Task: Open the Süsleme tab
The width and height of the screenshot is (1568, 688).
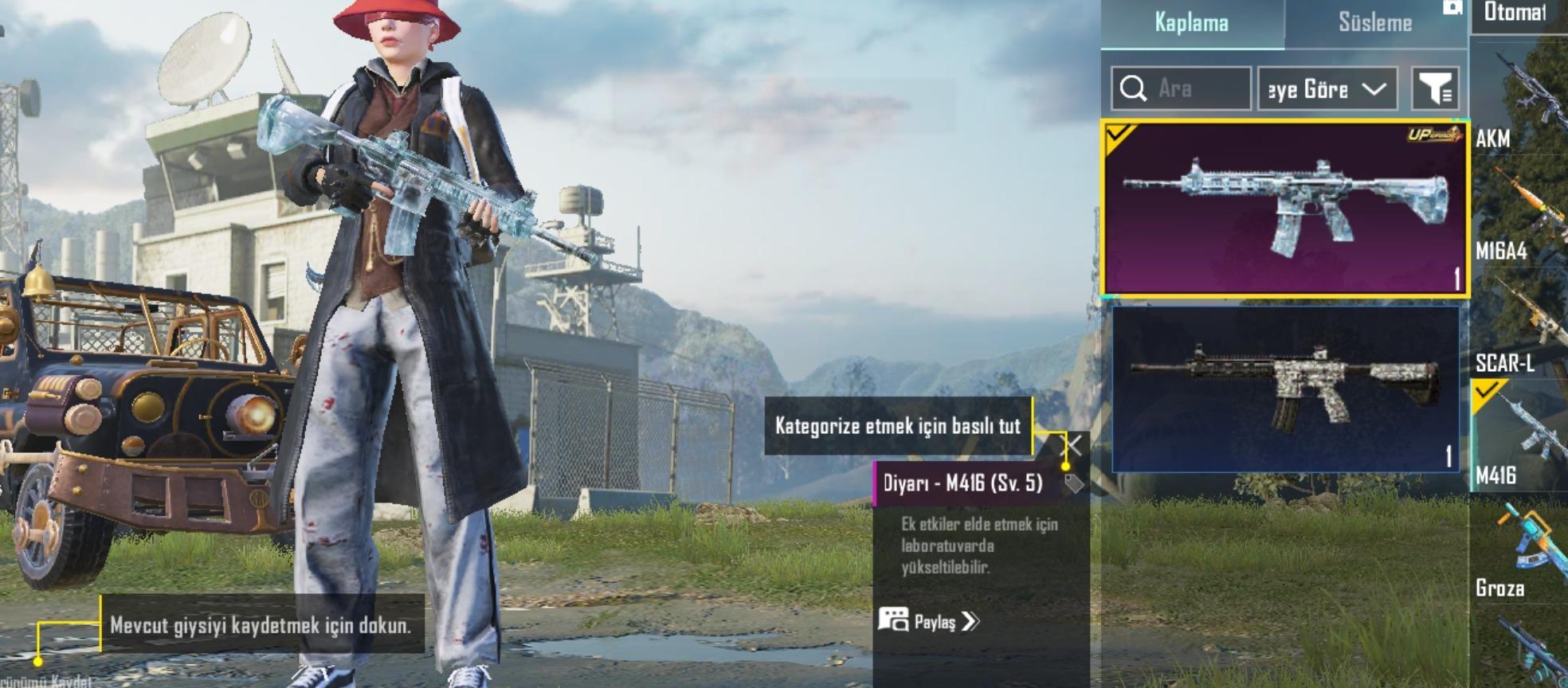Action: (1374, 23)
